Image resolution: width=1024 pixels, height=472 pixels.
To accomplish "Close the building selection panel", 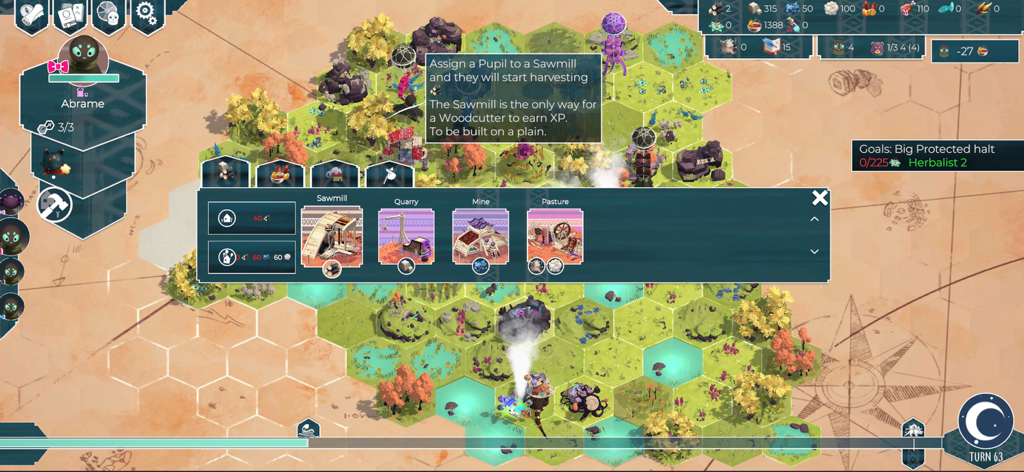I will pyautogui.click(x=820, y=198).
